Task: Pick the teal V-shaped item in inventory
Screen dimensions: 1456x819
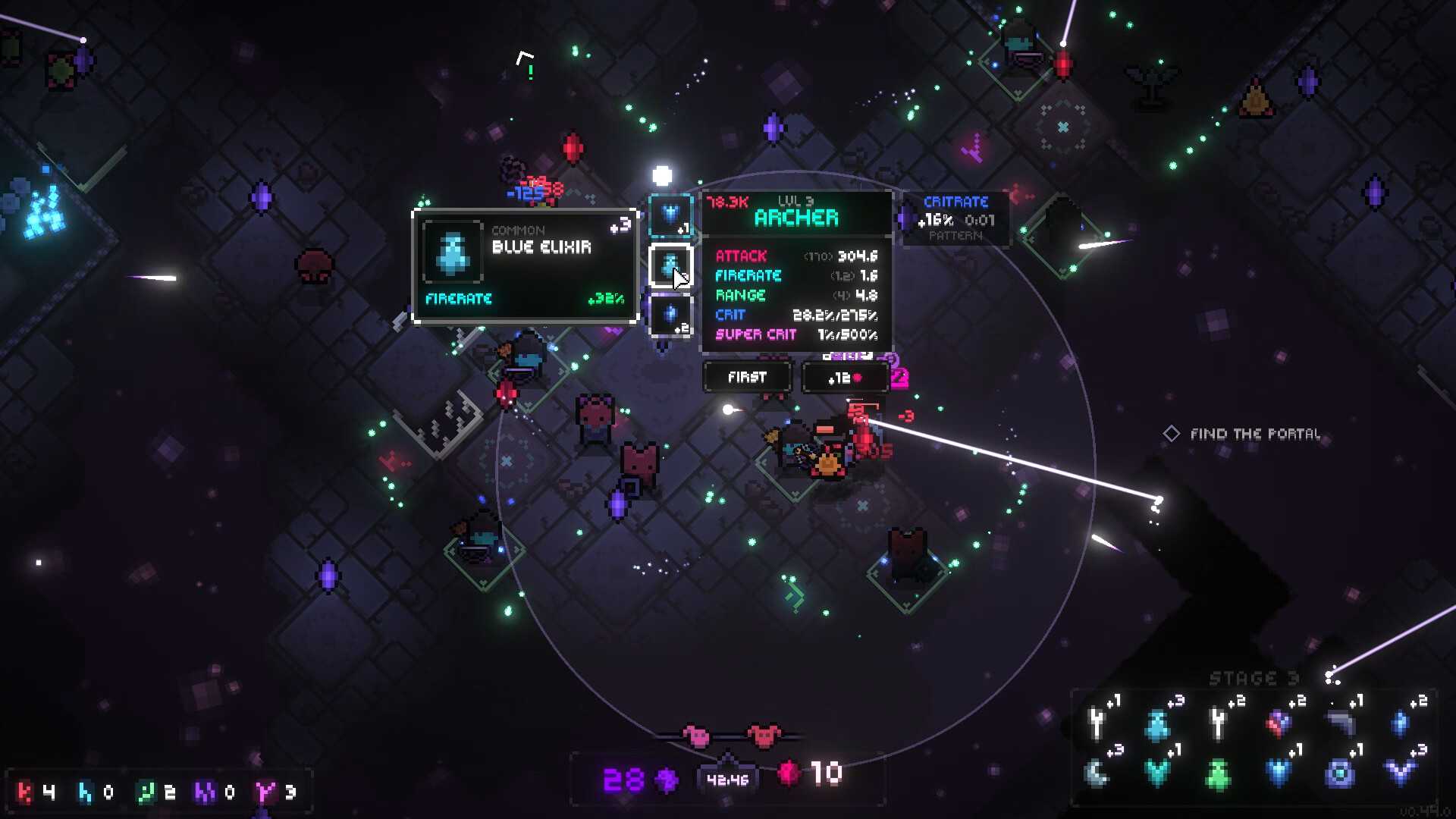Action: [1157, 773]
